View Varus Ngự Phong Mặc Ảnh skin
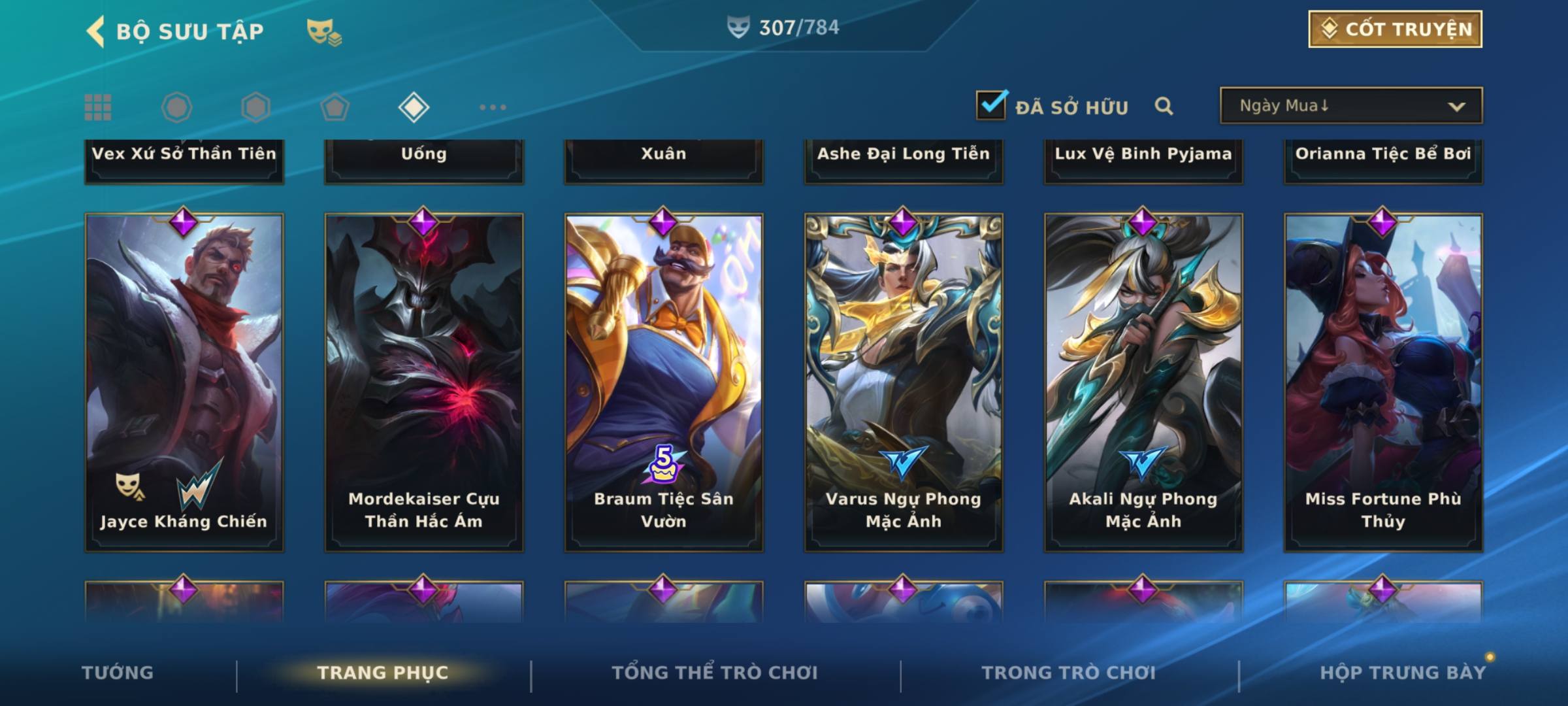This screenshot has width=1568, height=706. pos(904,382)
